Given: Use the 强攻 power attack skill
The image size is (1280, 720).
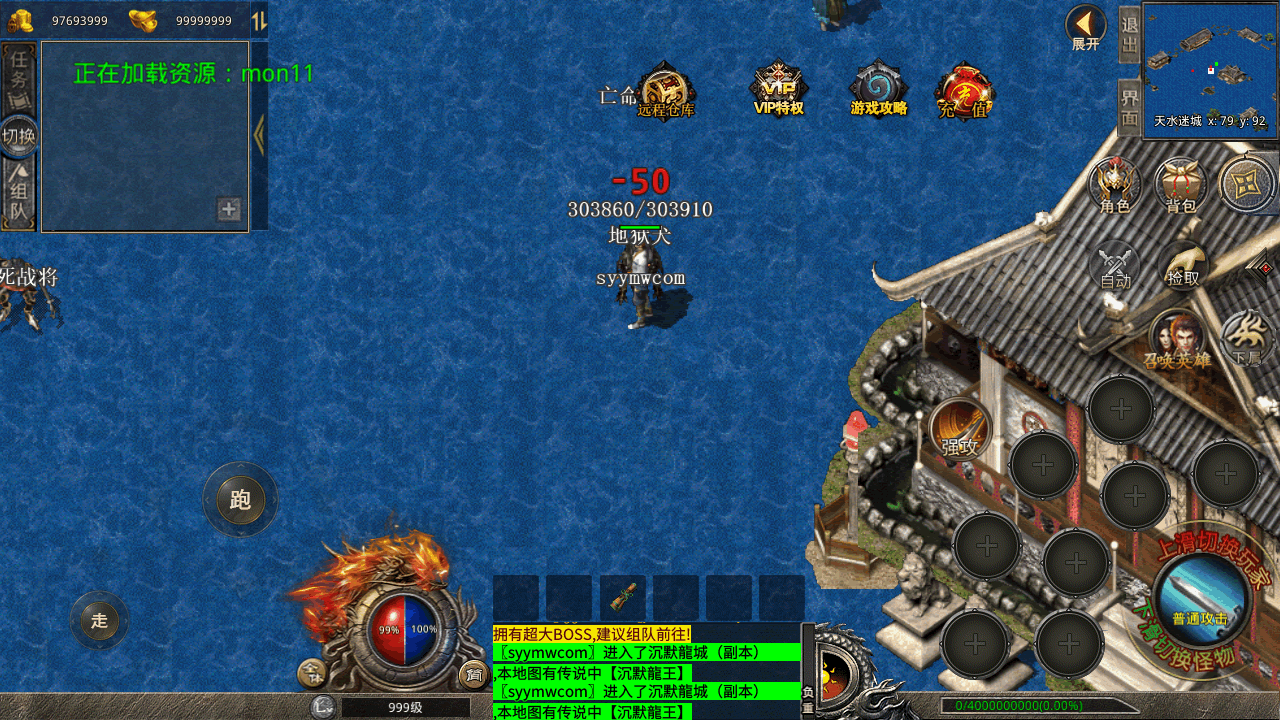Looking at the screenshot, I should coord(961,430).
